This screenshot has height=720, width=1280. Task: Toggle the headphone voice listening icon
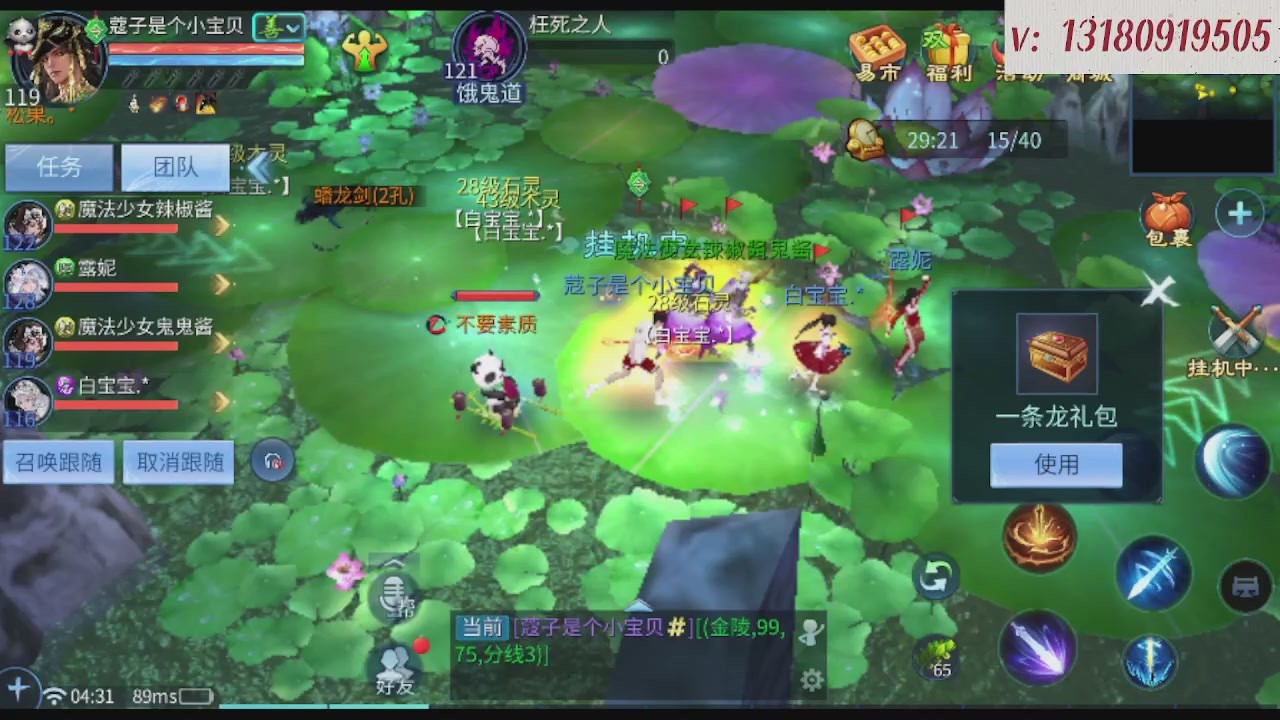click(x=273, y=461)
